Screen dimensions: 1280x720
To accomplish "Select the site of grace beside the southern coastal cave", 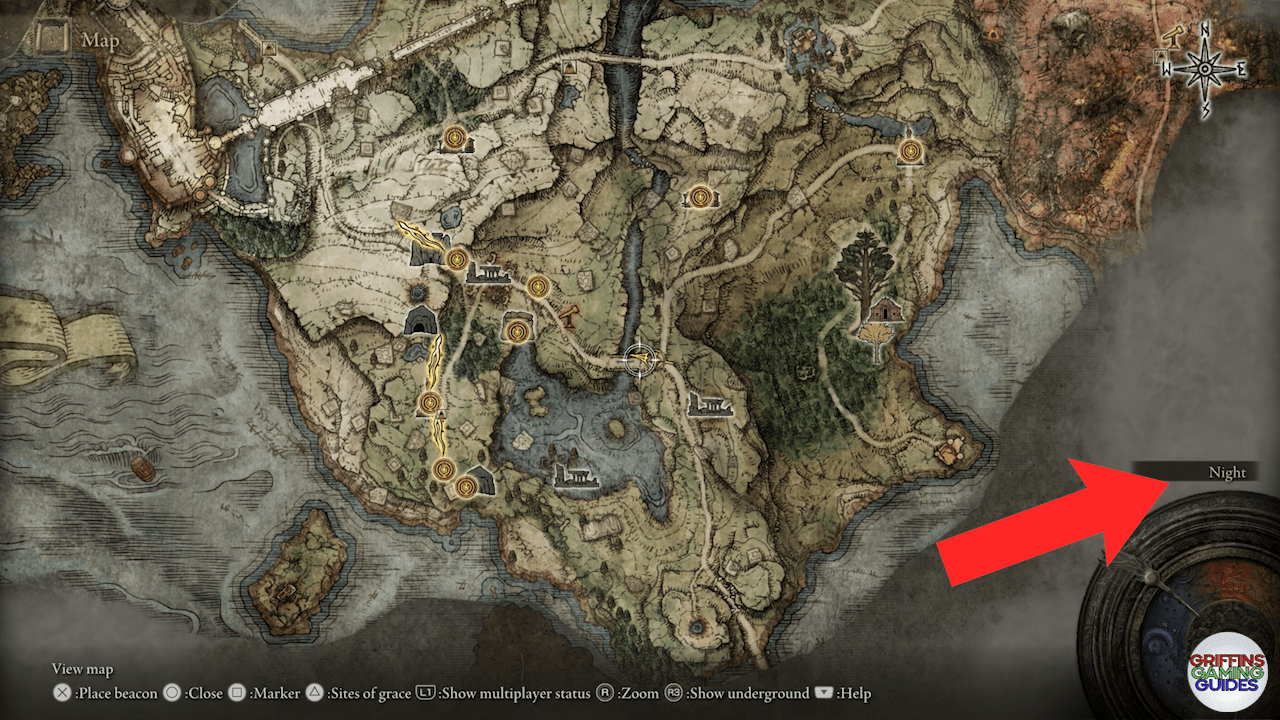I will [465, 486].
